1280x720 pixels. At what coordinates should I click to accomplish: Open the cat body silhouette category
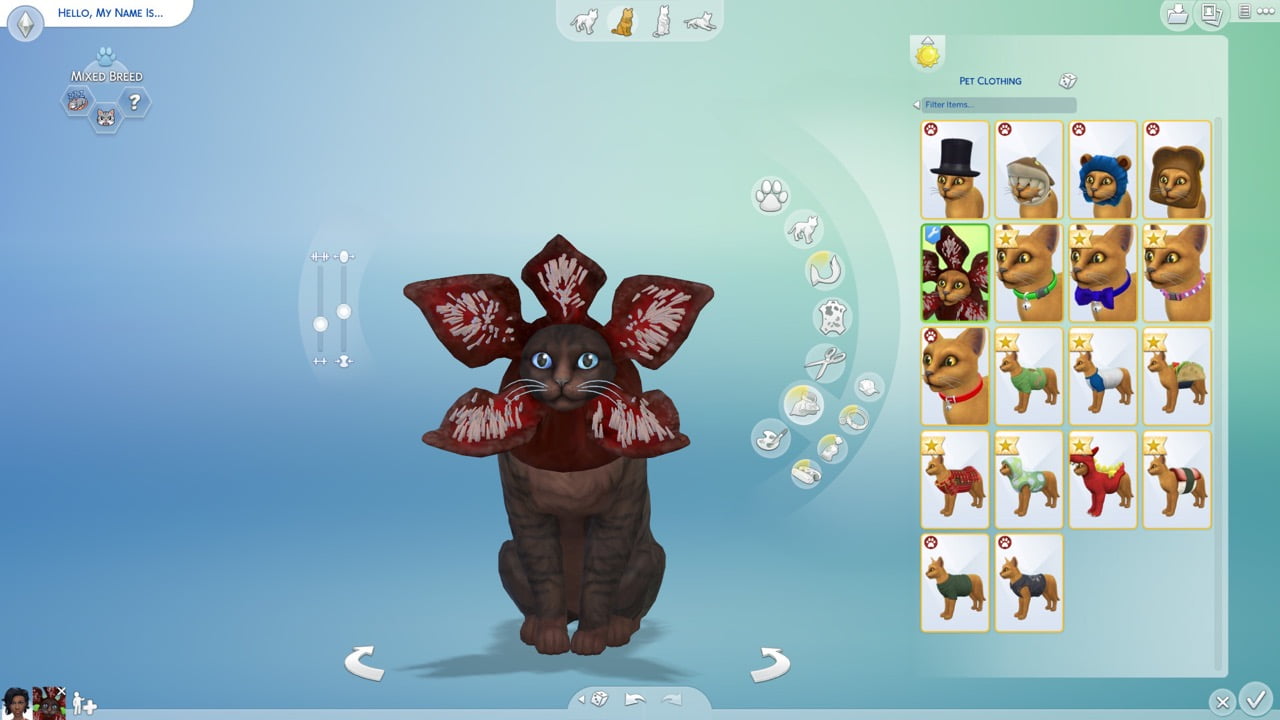click(x=805, y=230)
